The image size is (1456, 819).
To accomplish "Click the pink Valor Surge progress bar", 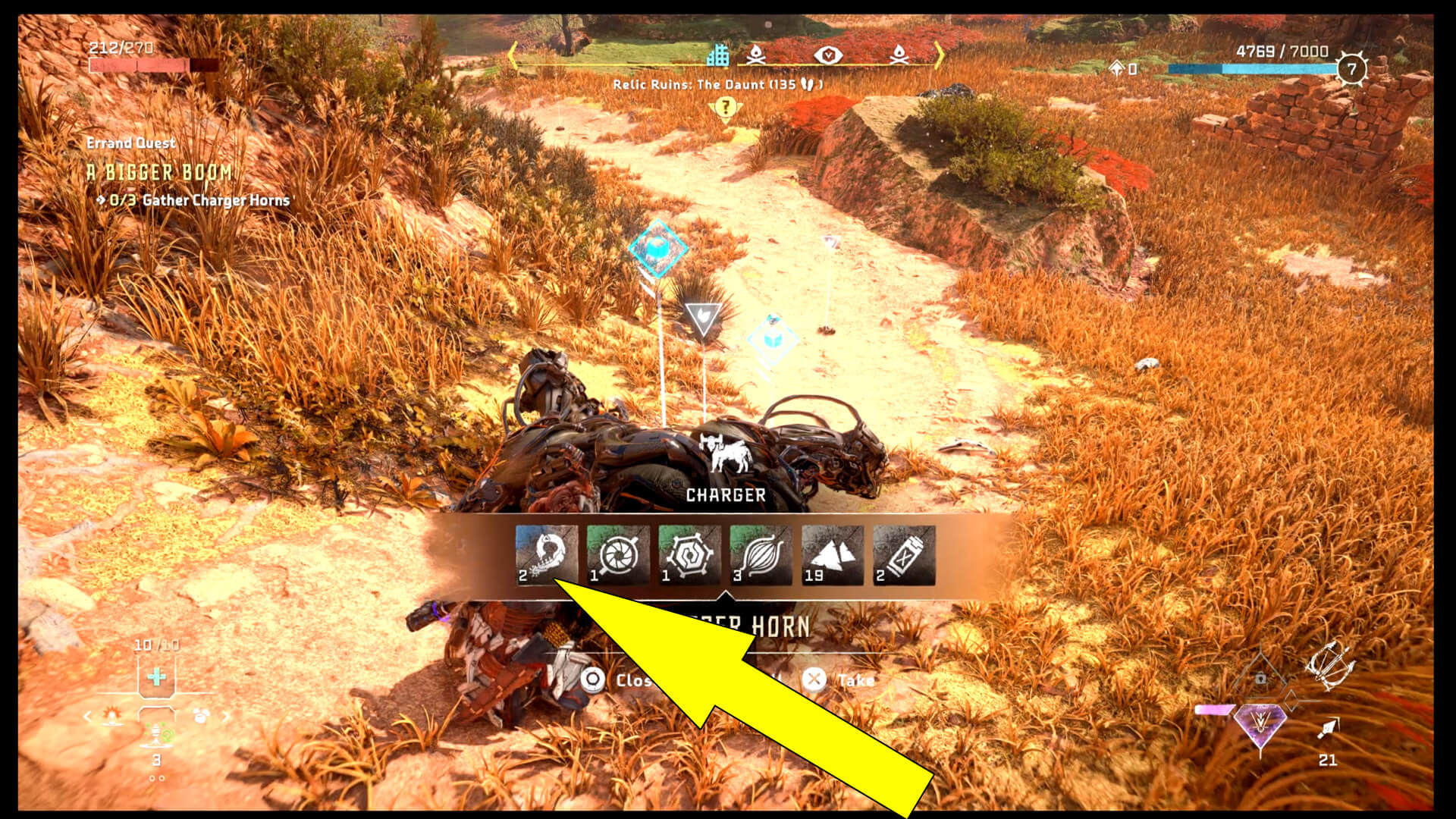I will (x=1215, y=711).
